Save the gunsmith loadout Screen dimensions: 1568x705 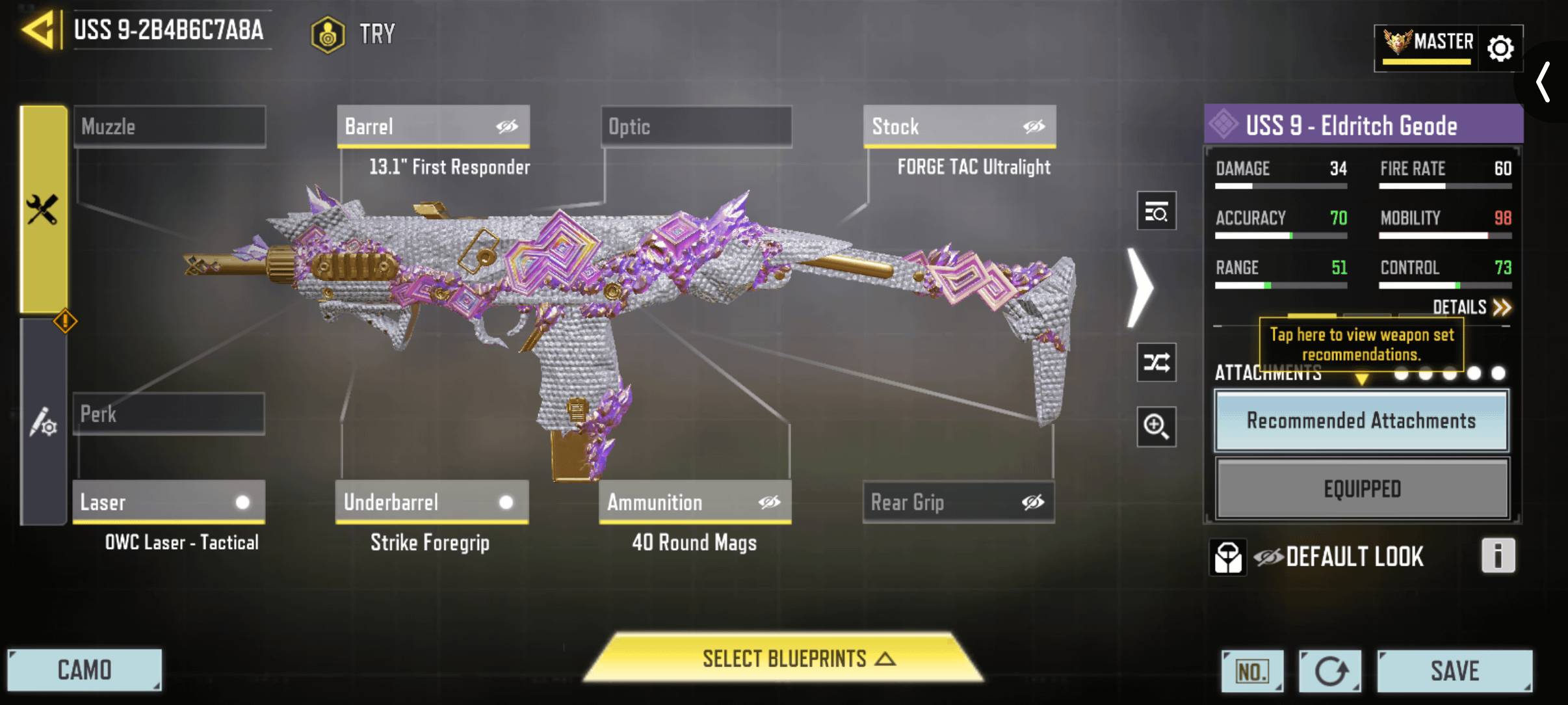(1454, 671)
